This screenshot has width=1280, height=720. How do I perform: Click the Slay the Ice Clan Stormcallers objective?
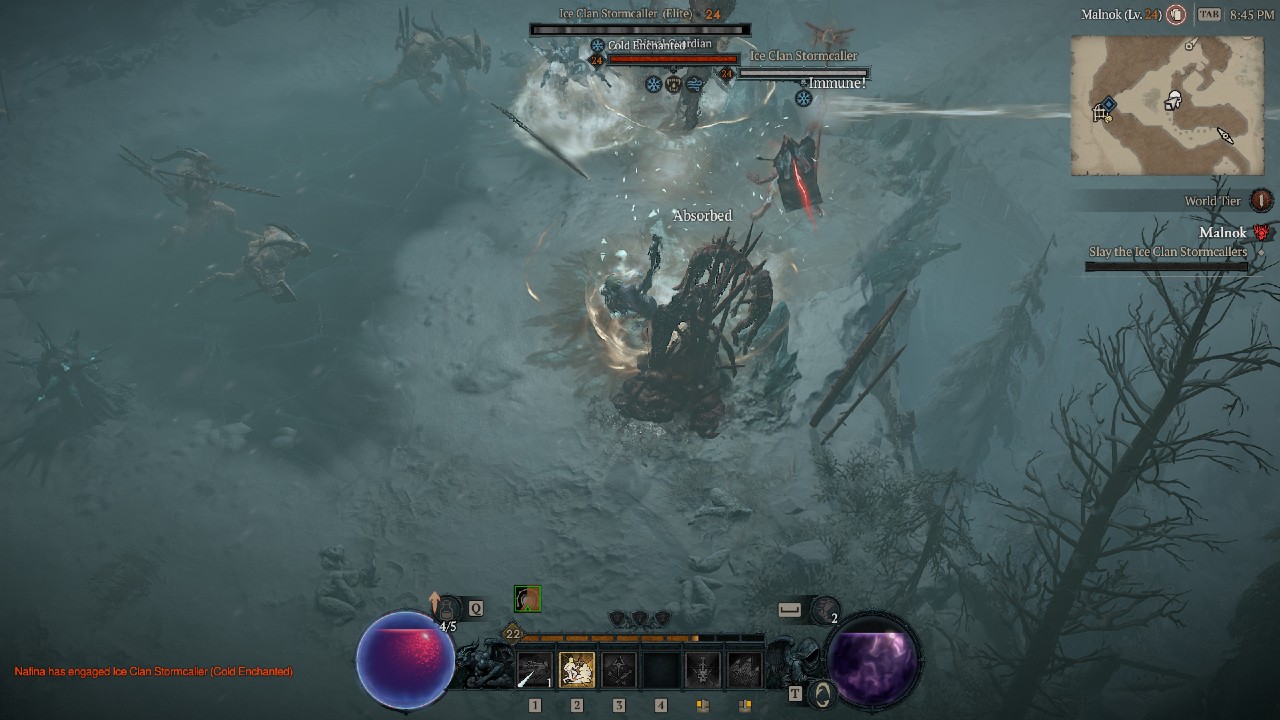[x=1168, y=249]
